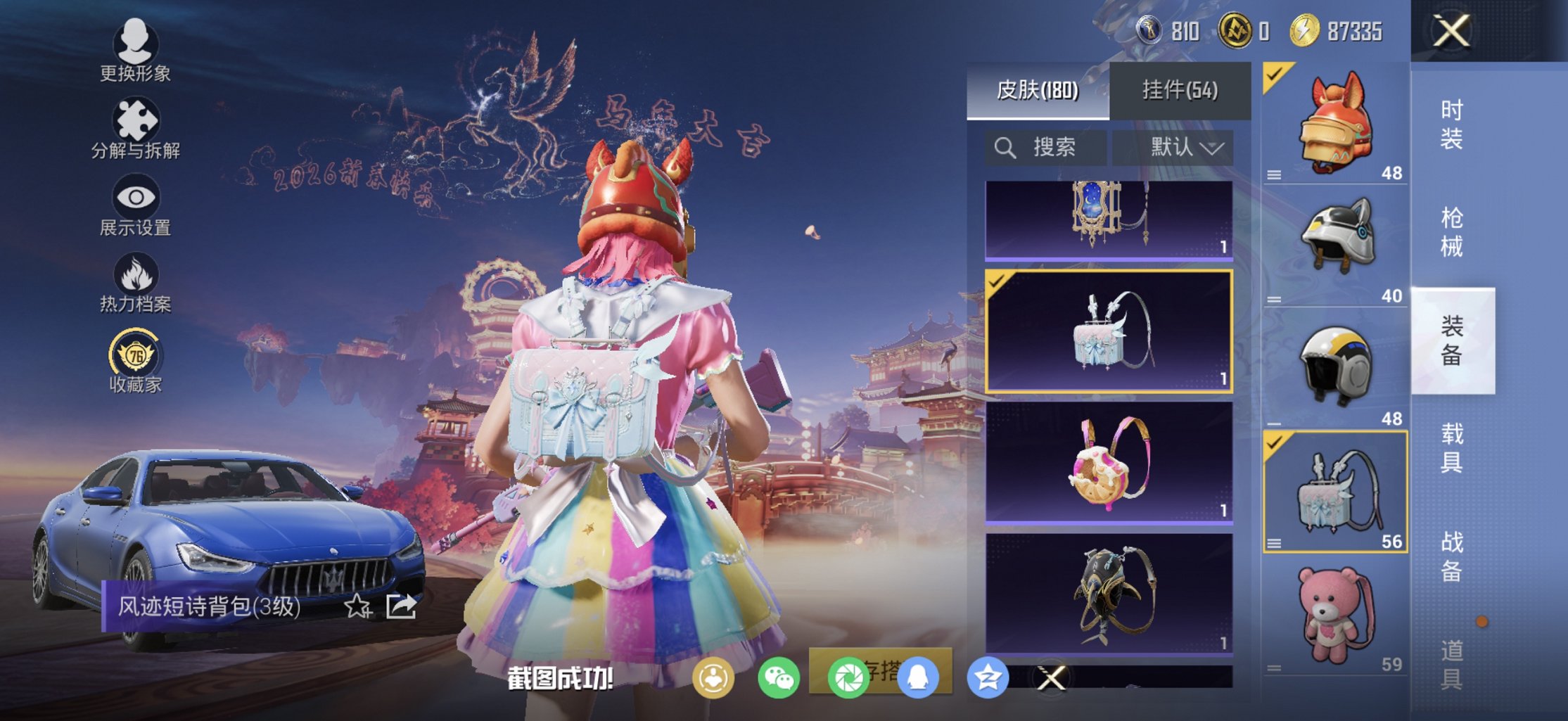
Task: Open the 战备 category
Action: pyautogui.click(x=1452, y=556)
